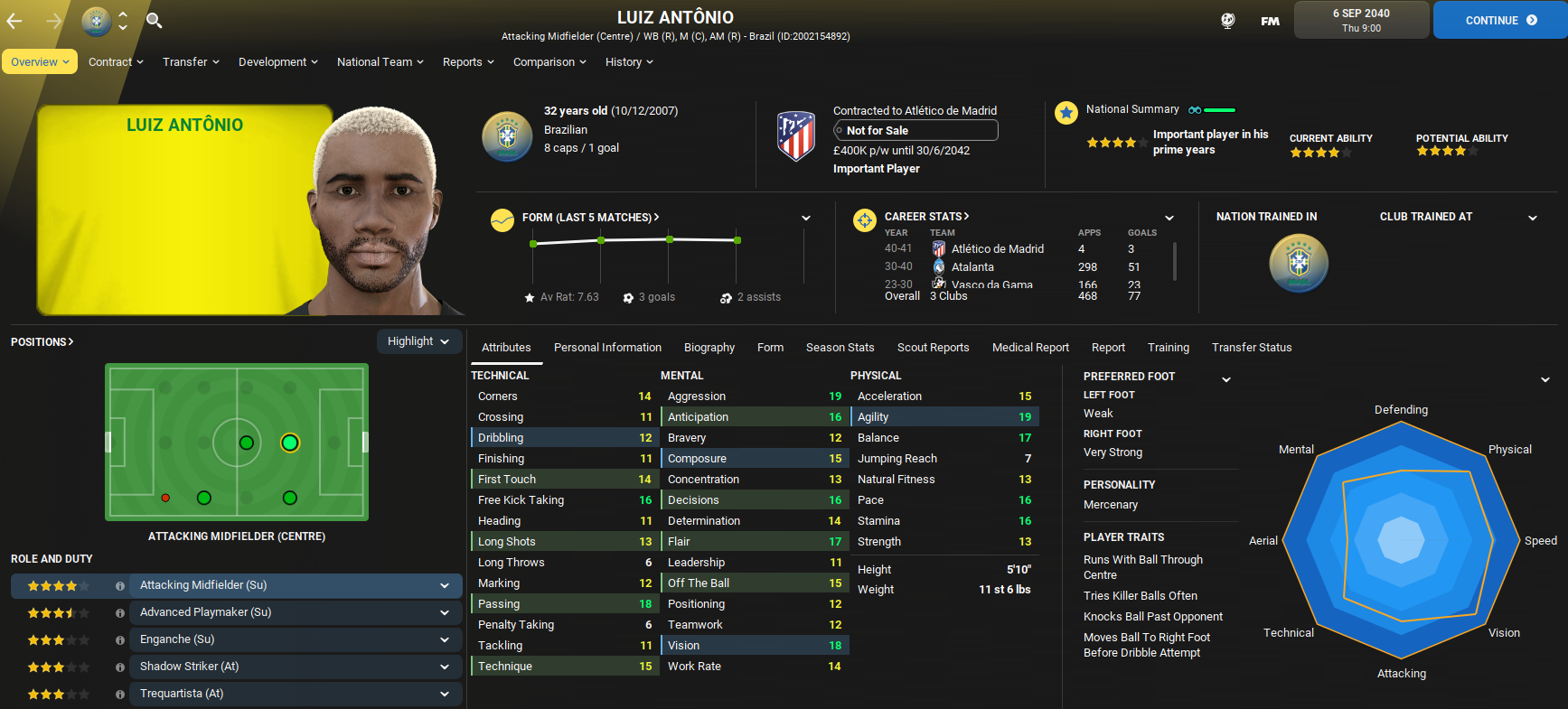Click the green bar next to National Summary
The width and height of the screenshot is (1568, 709).
click(x=1219, y=107)
